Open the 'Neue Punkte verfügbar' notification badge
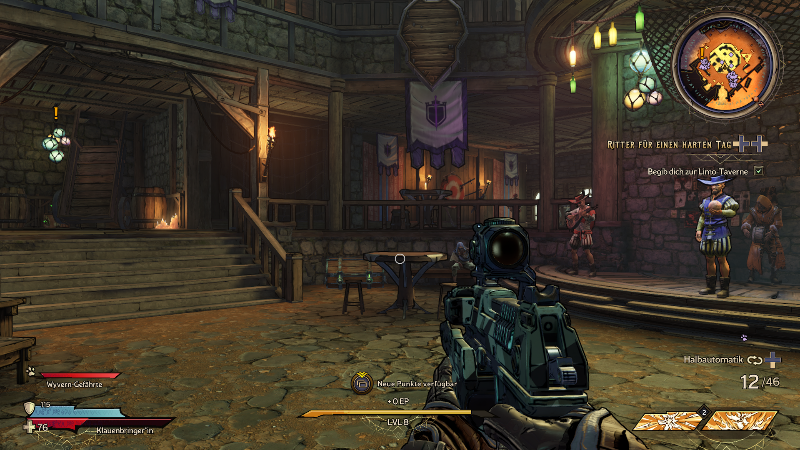Viewport: 800px width, 450px height. click(361, 382)
